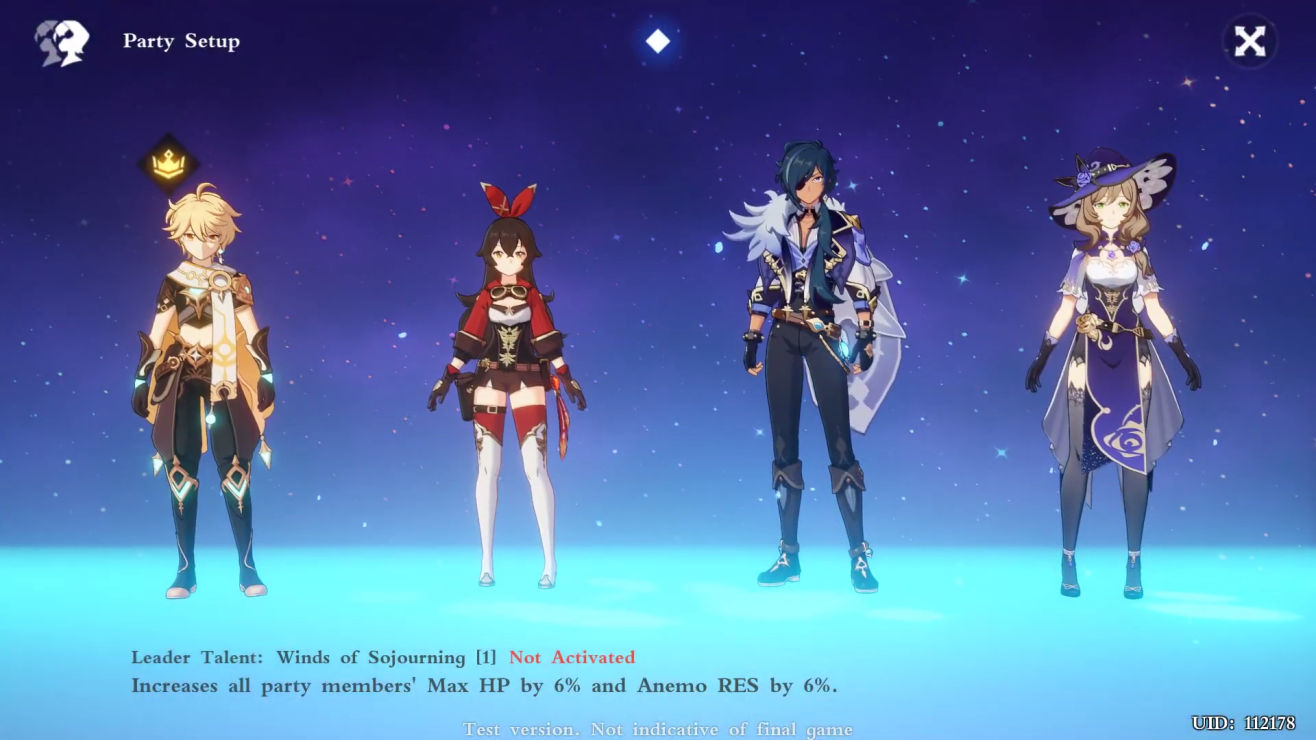The height and width of the screenshot is (740, 1316).
Task: Close the Party Setup screen
Action: pos(1248,41)
